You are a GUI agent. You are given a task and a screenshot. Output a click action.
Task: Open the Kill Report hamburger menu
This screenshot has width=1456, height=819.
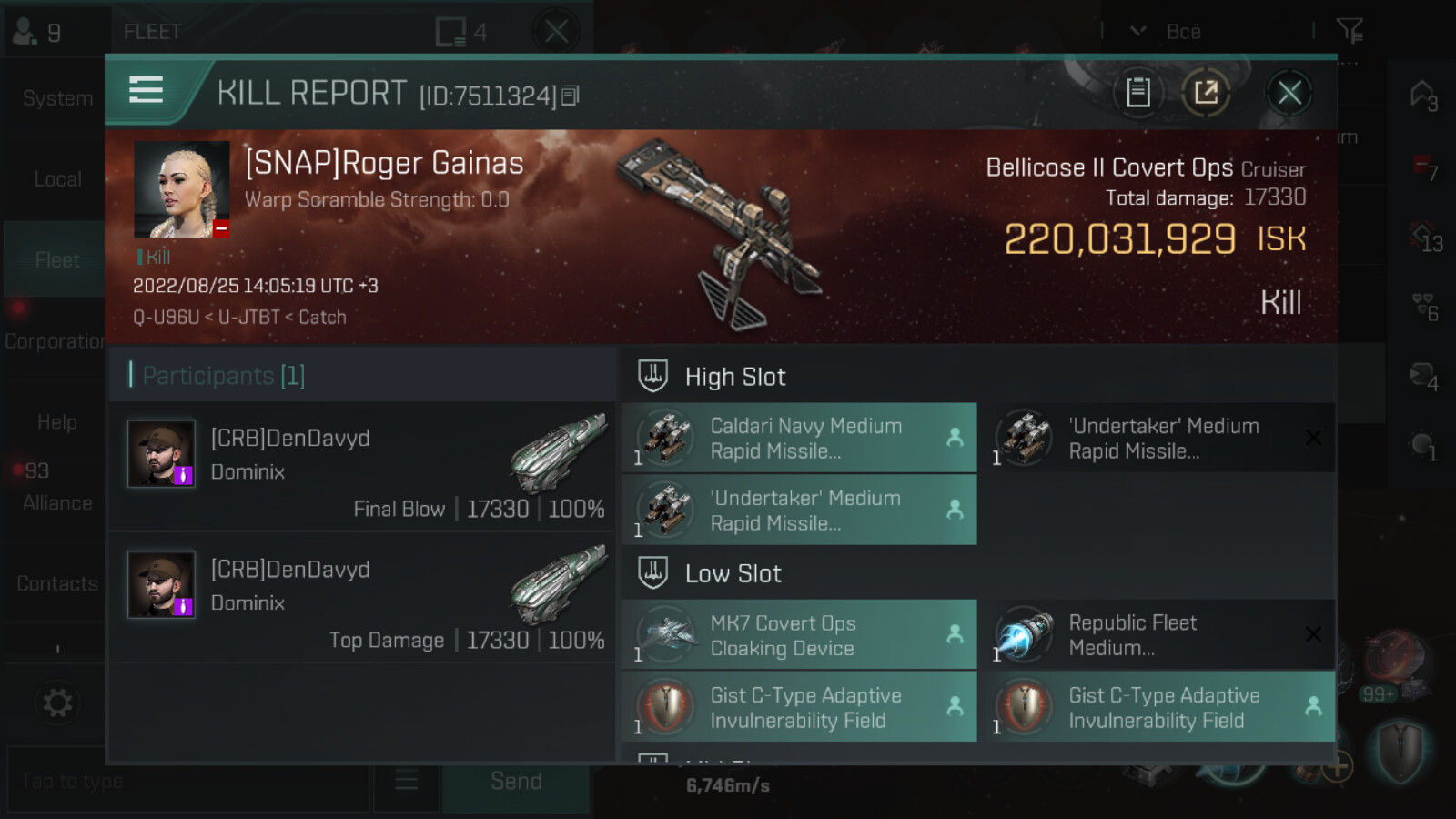(146, 90)
